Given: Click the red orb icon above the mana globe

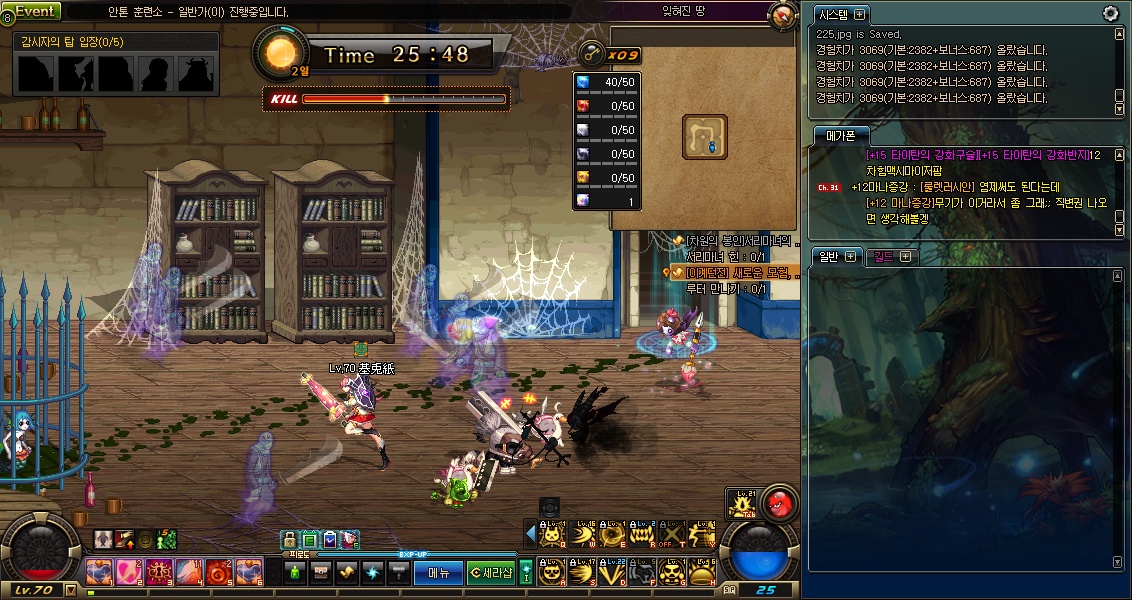Looking at the screenshot, I should [x=778, y=502].
